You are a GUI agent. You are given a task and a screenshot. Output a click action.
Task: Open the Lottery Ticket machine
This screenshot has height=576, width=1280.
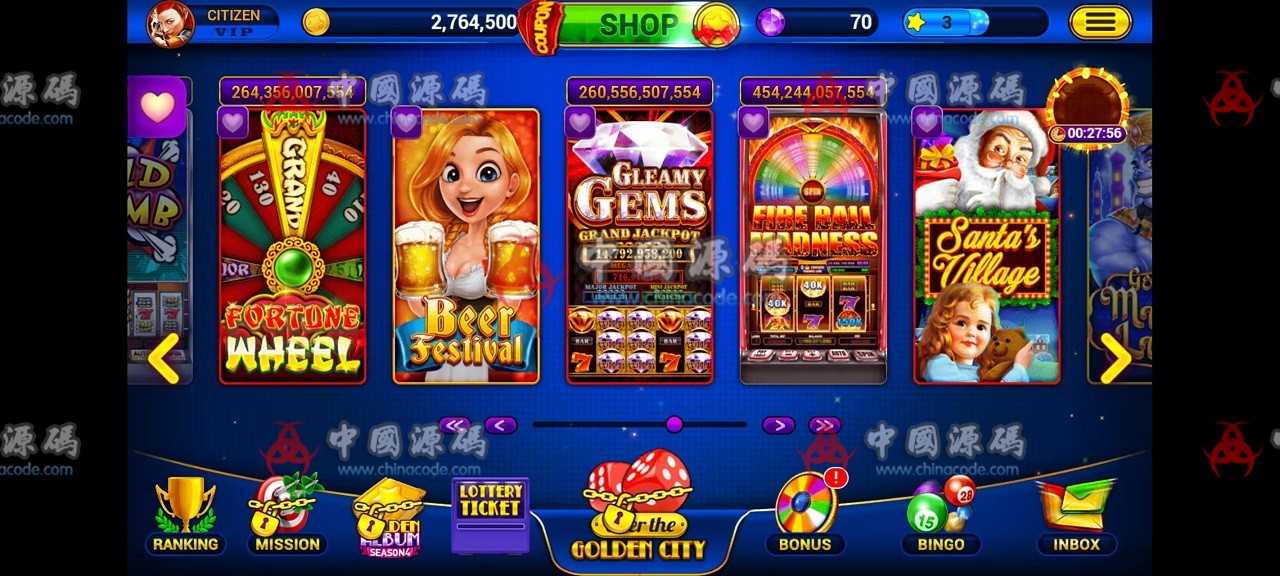tap(490, 514)
